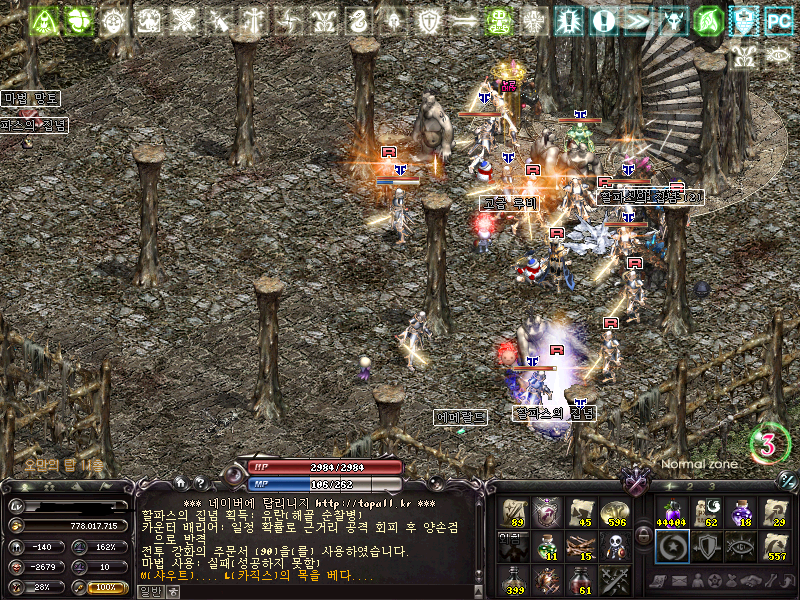Screen dimensions: 800x600
Task: Select the green potion with 11 count
Action: point(548,546)
